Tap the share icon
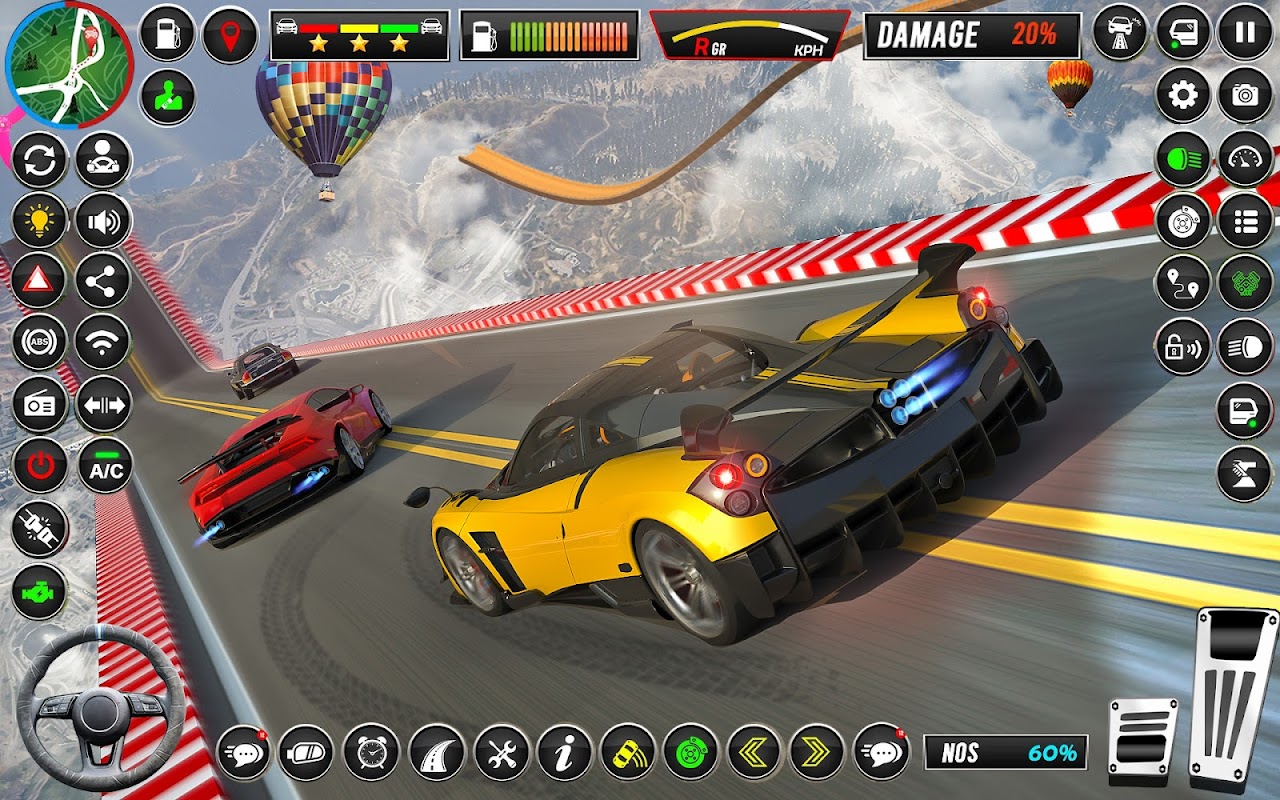Viewport: 1280px width, 800px height. click(x=103, y=281)
